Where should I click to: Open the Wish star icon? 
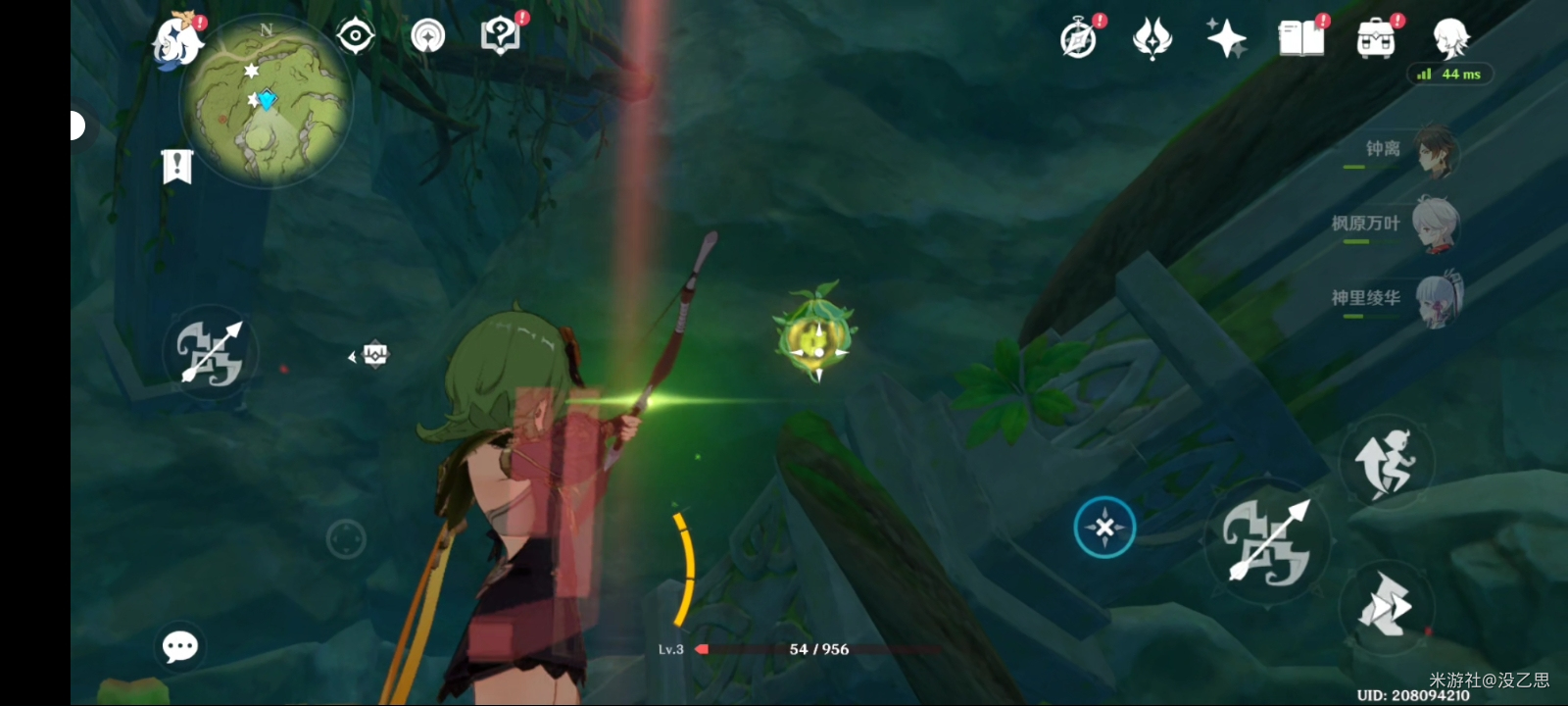point(1226,39)
